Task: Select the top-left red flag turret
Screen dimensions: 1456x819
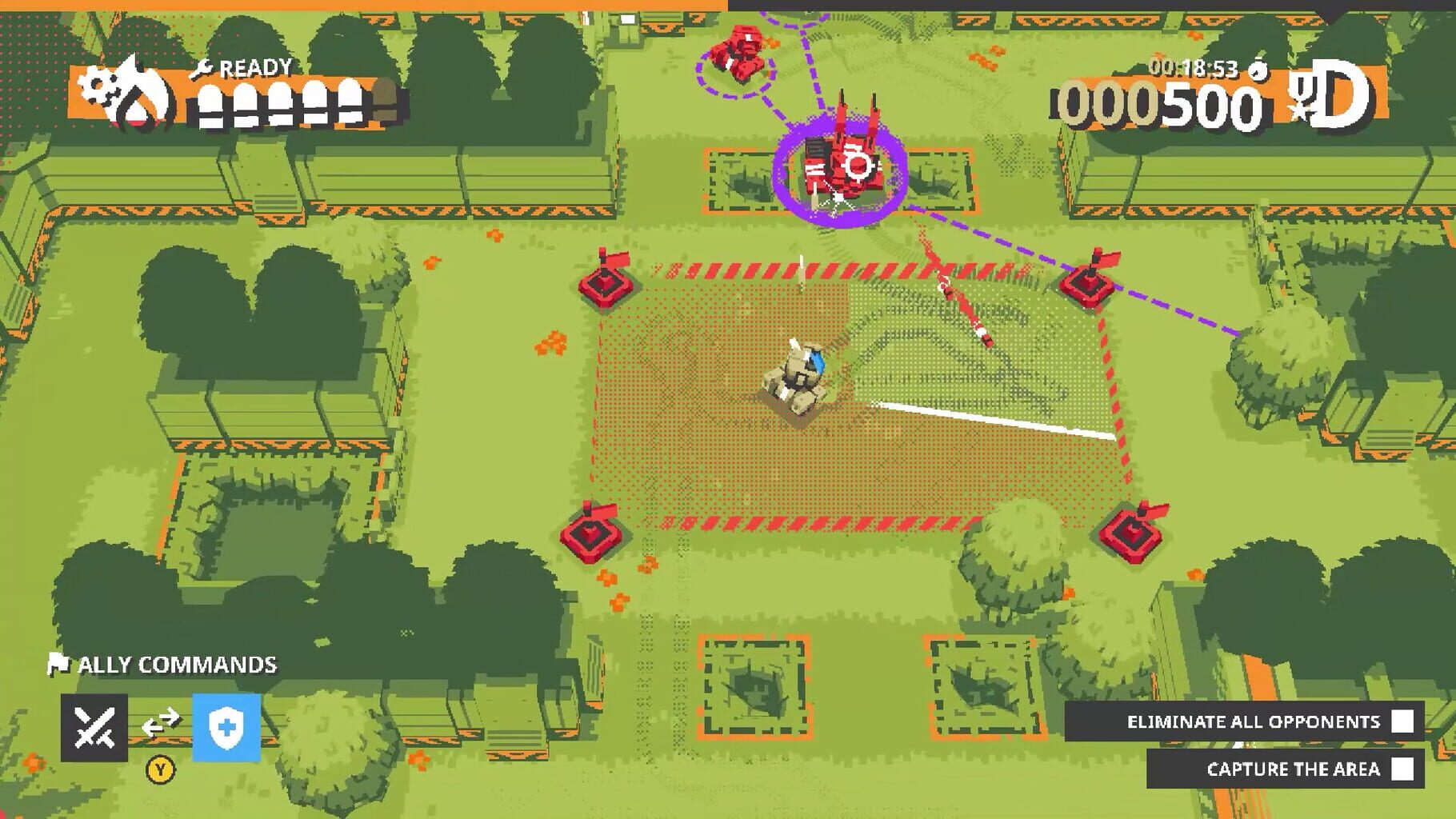Action: (x=605, y=283)
